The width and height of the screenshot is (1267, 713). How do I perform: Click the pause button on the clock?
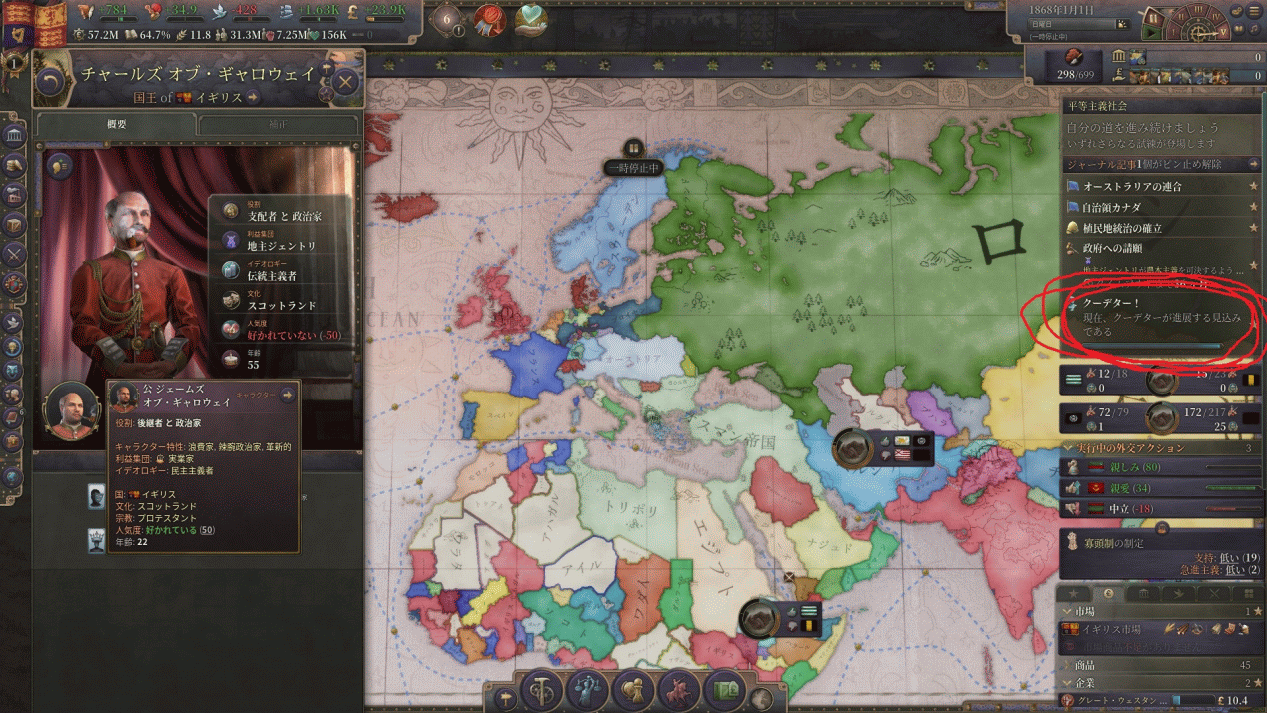tap(1153, 19)
